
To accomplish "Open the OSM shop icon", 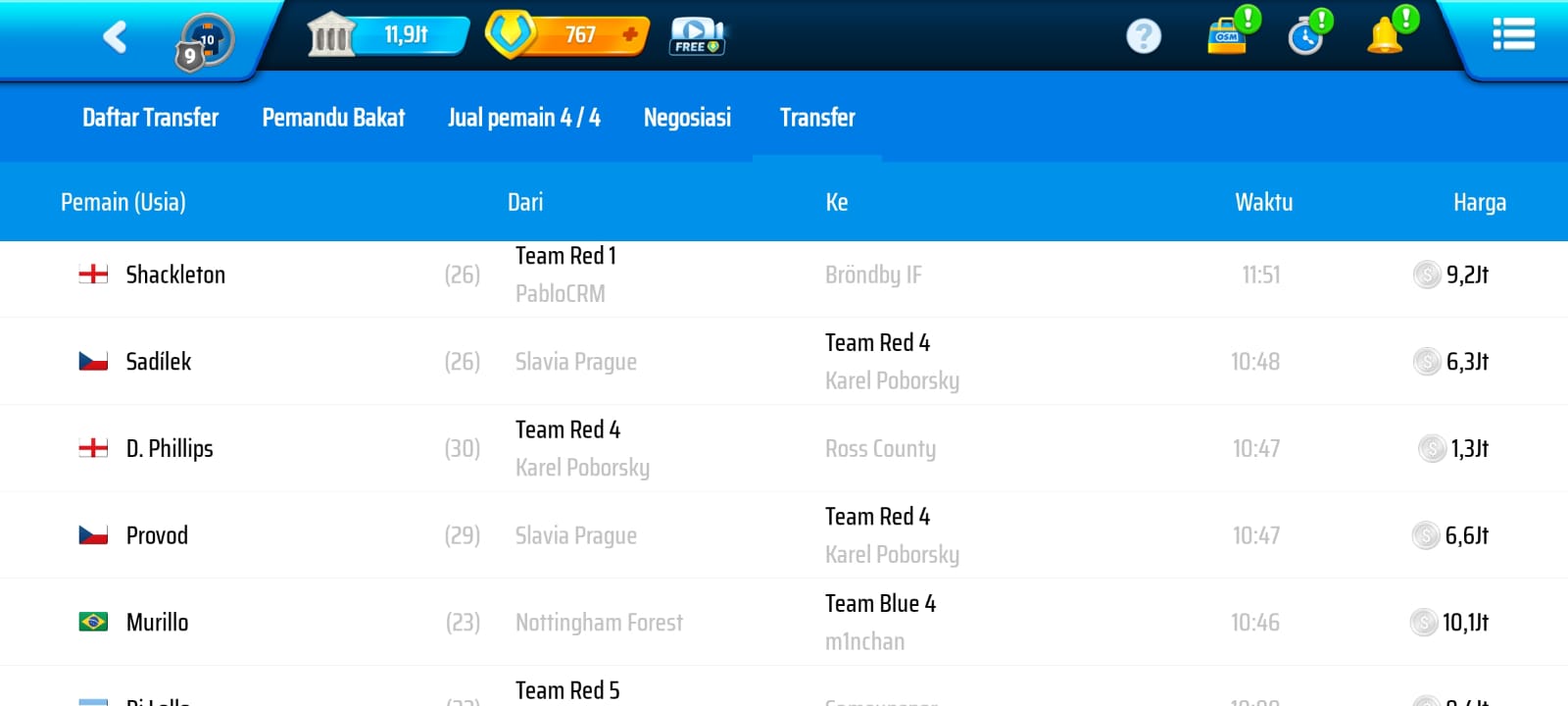I will [x=1228, y=35].
